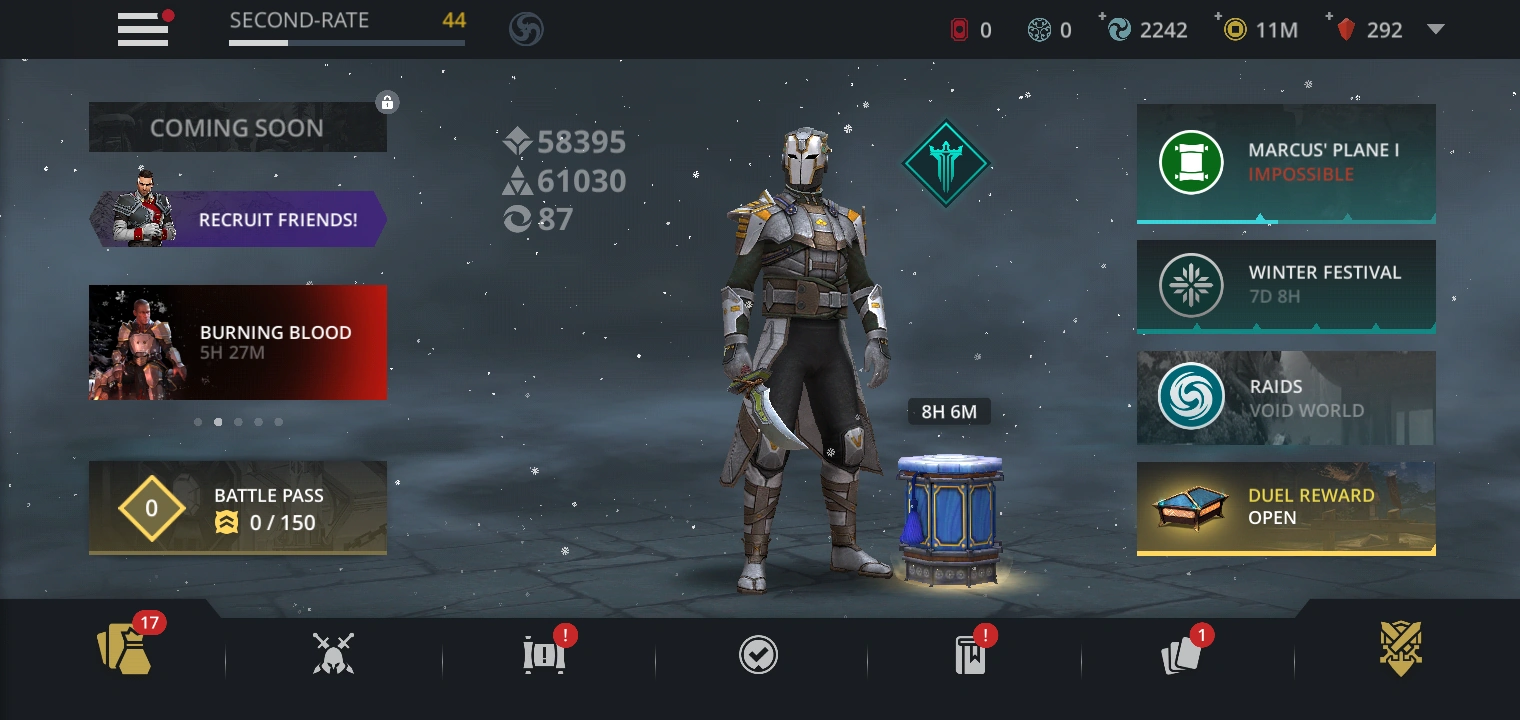1520x720 pixels.
Task: Expand the currency dropdown arrow top right
Action: (1437, 30)
